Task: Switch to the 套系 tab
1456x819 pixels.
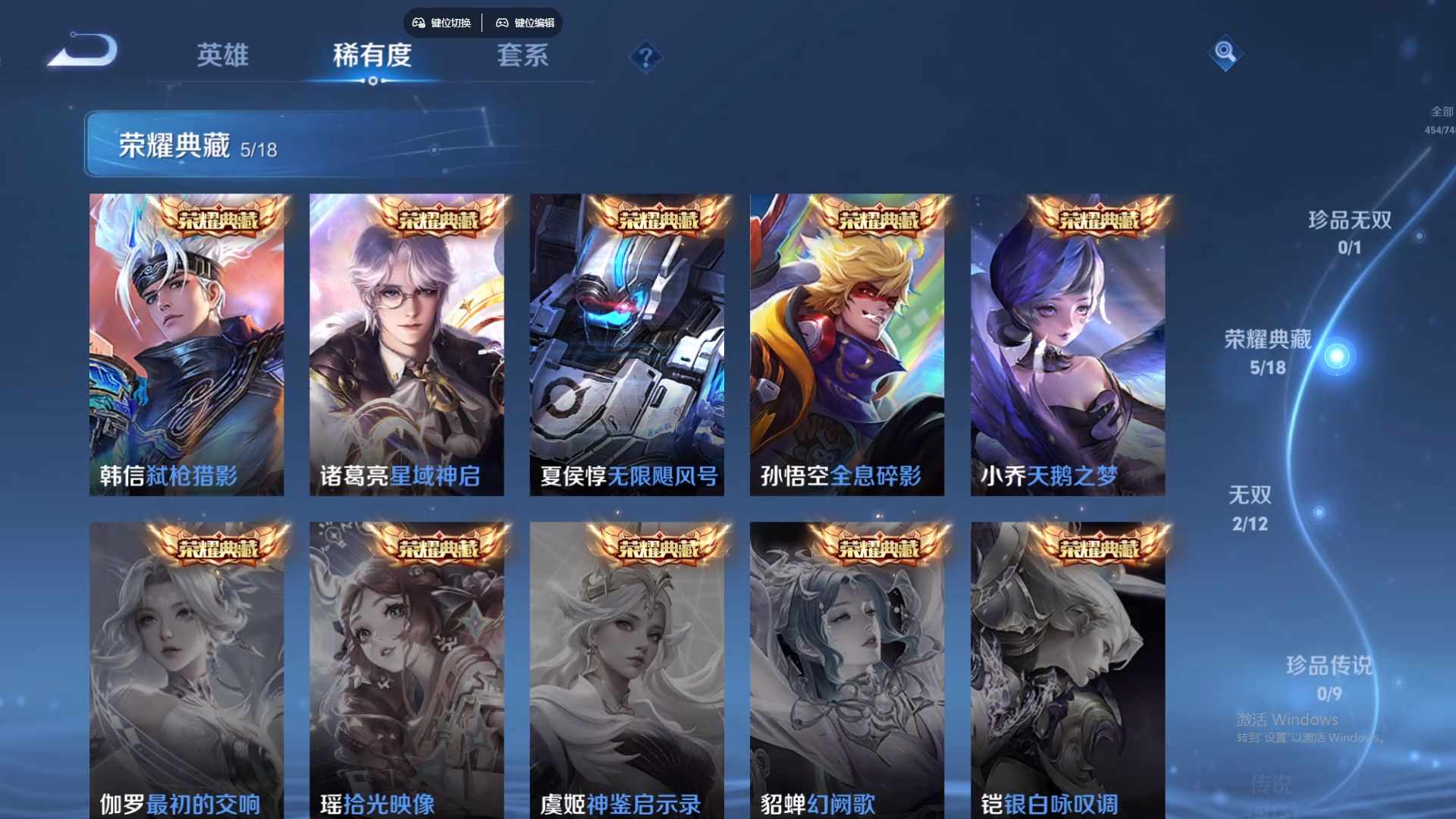Action: (523, 56)
